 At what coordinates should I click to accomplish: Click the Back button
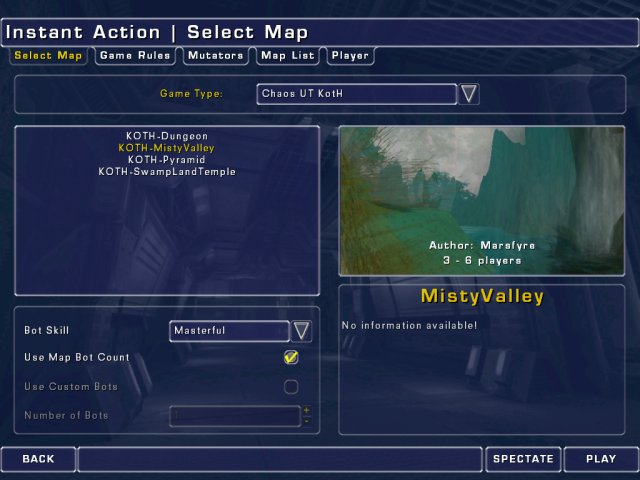38,459
